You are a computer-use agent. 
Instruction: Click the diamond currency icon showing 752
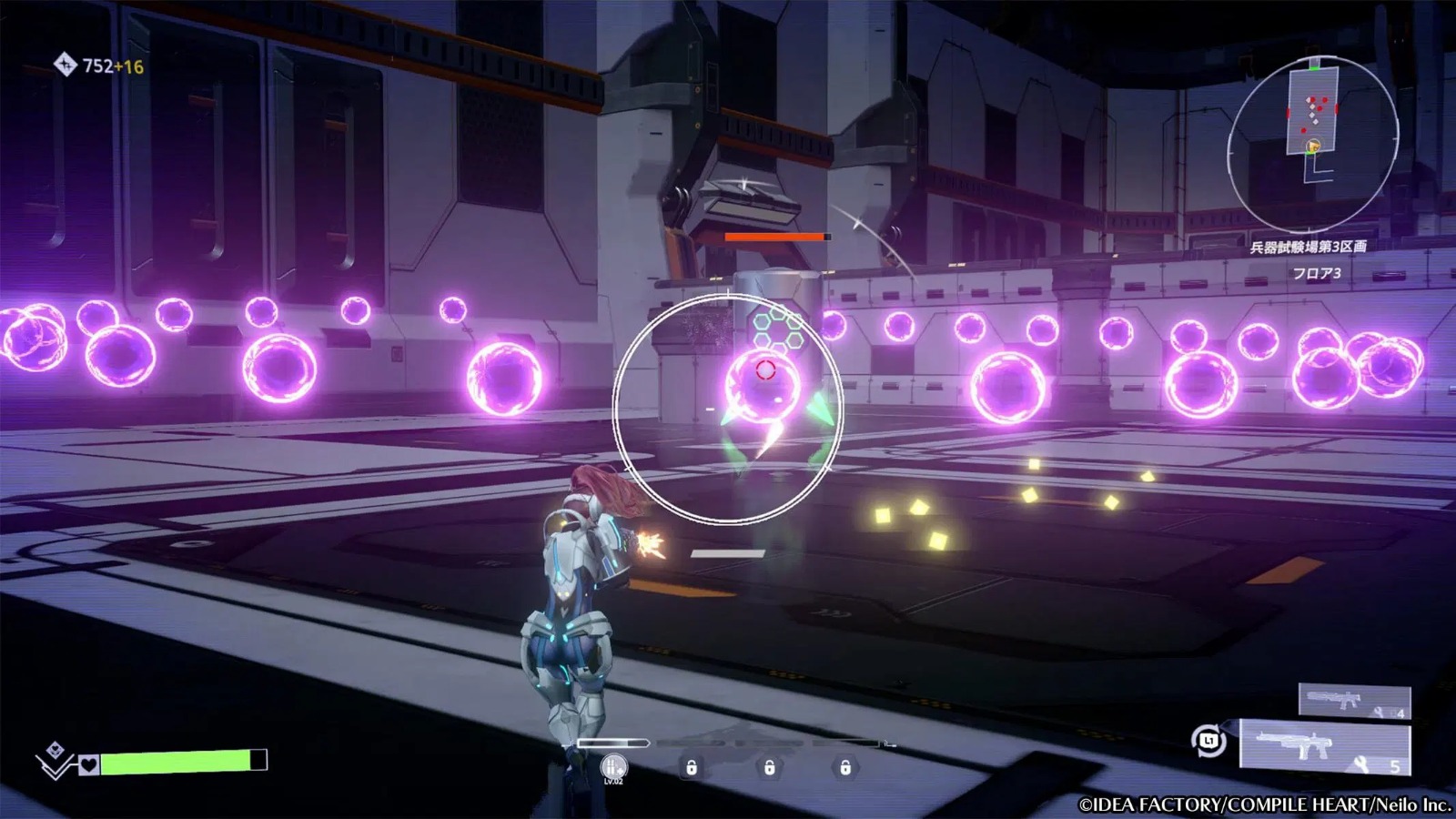[x=66, y=64]
